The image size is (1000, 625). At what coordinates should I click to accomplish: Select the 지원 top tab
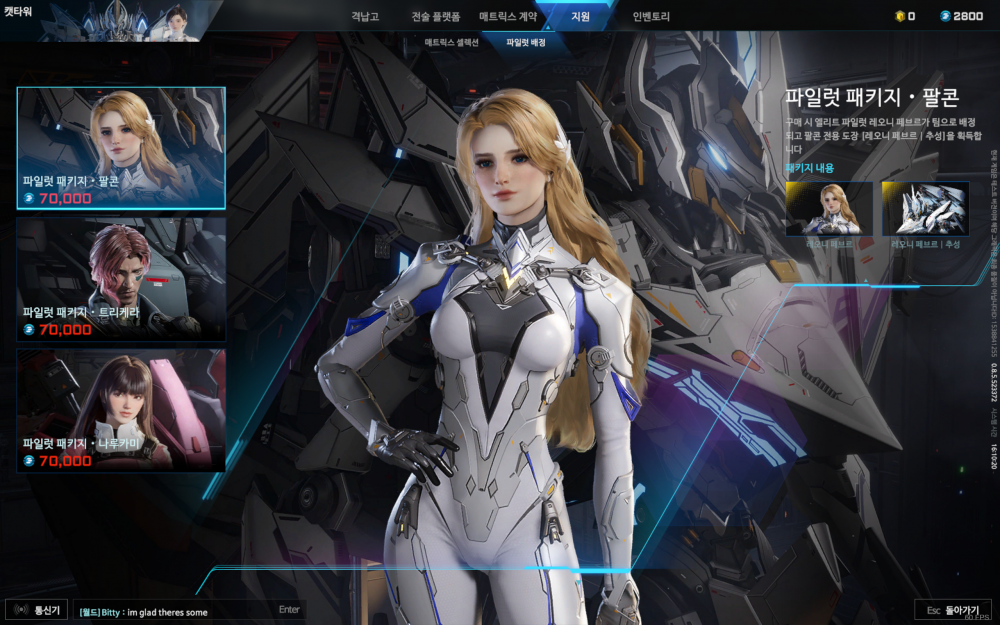click(x=580, y=17)
